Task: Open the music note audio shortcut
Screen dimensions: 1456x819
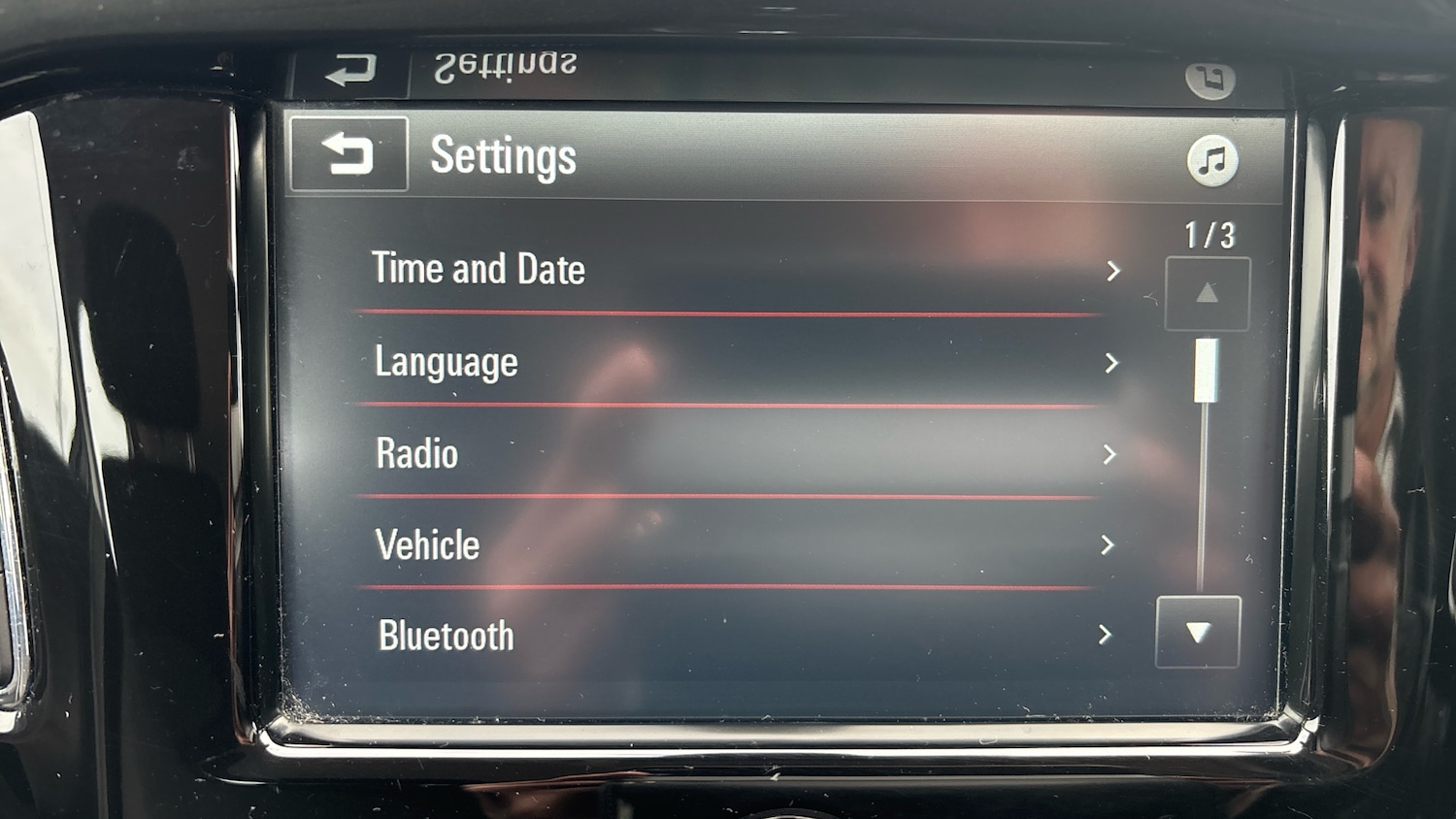Action: [1211, 160]
